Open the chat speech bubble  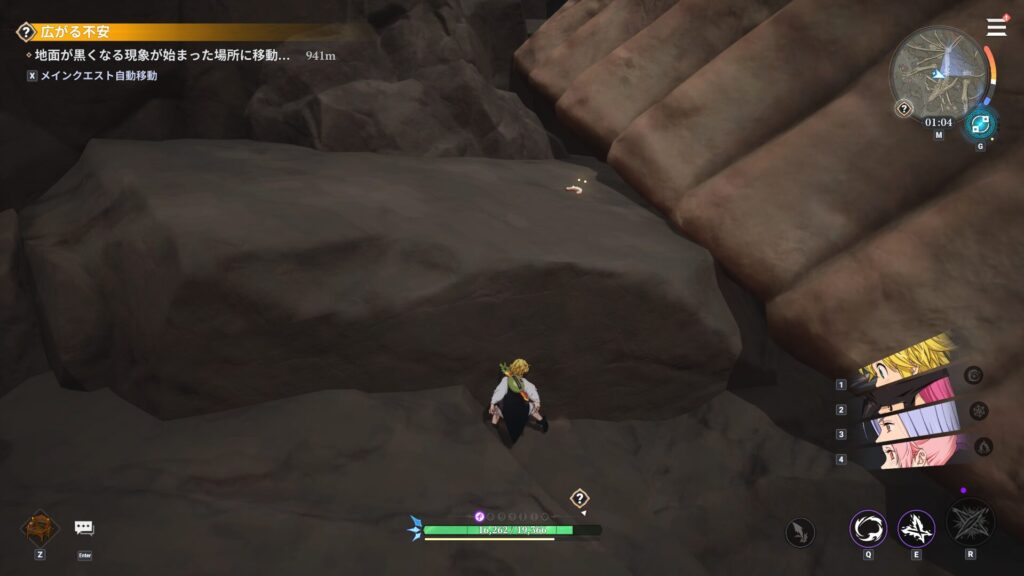(84, 528)
